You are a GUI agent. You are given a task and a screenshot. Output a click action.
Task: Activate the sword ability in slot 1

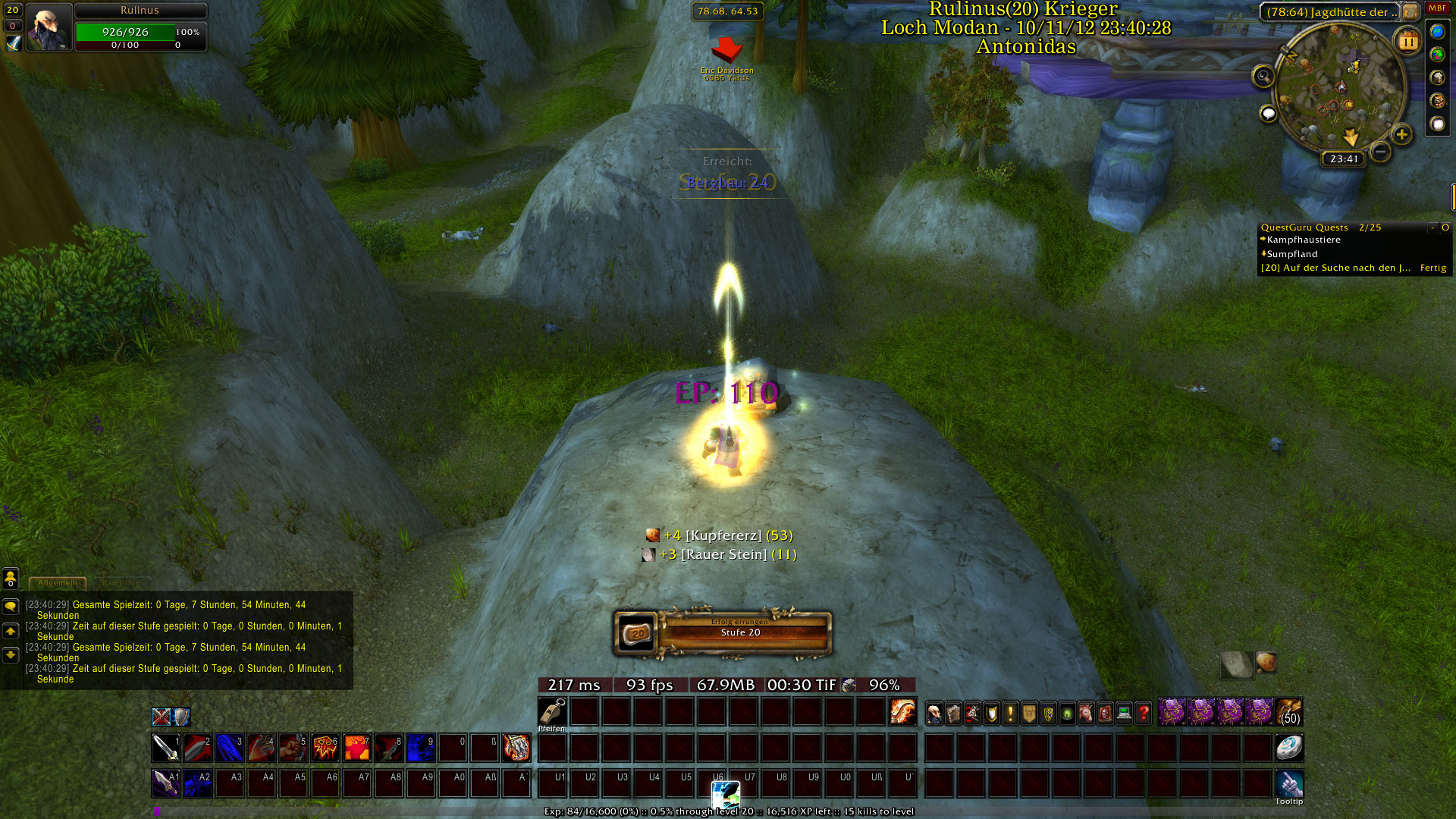tap(165, 748)
